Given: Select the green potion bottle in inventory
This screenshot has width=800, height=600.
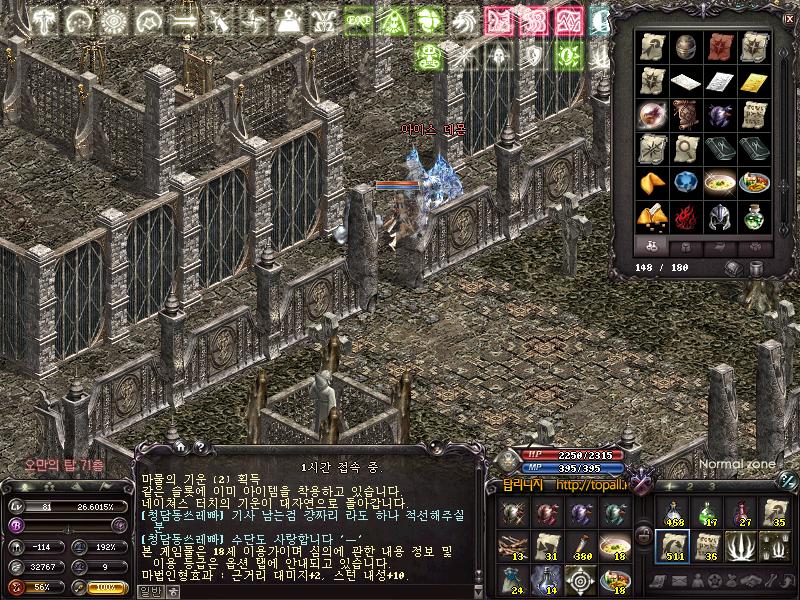Looking at the screenshot, I should click(x=753, y=216).
